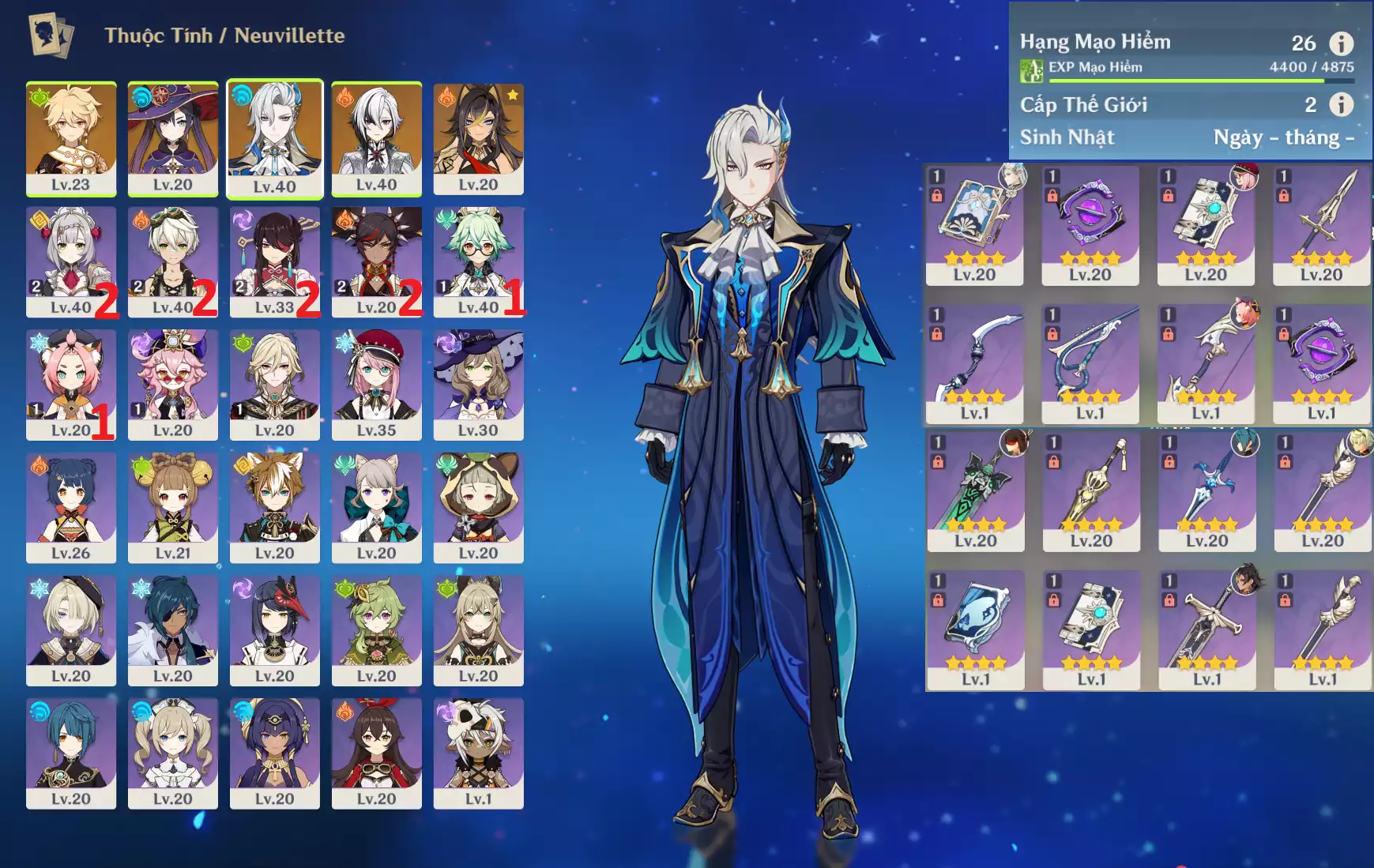The height and width of the screenshot is (868, 1374).
Task: Open the World Level info icon
Action: (x=1341, y=104)
